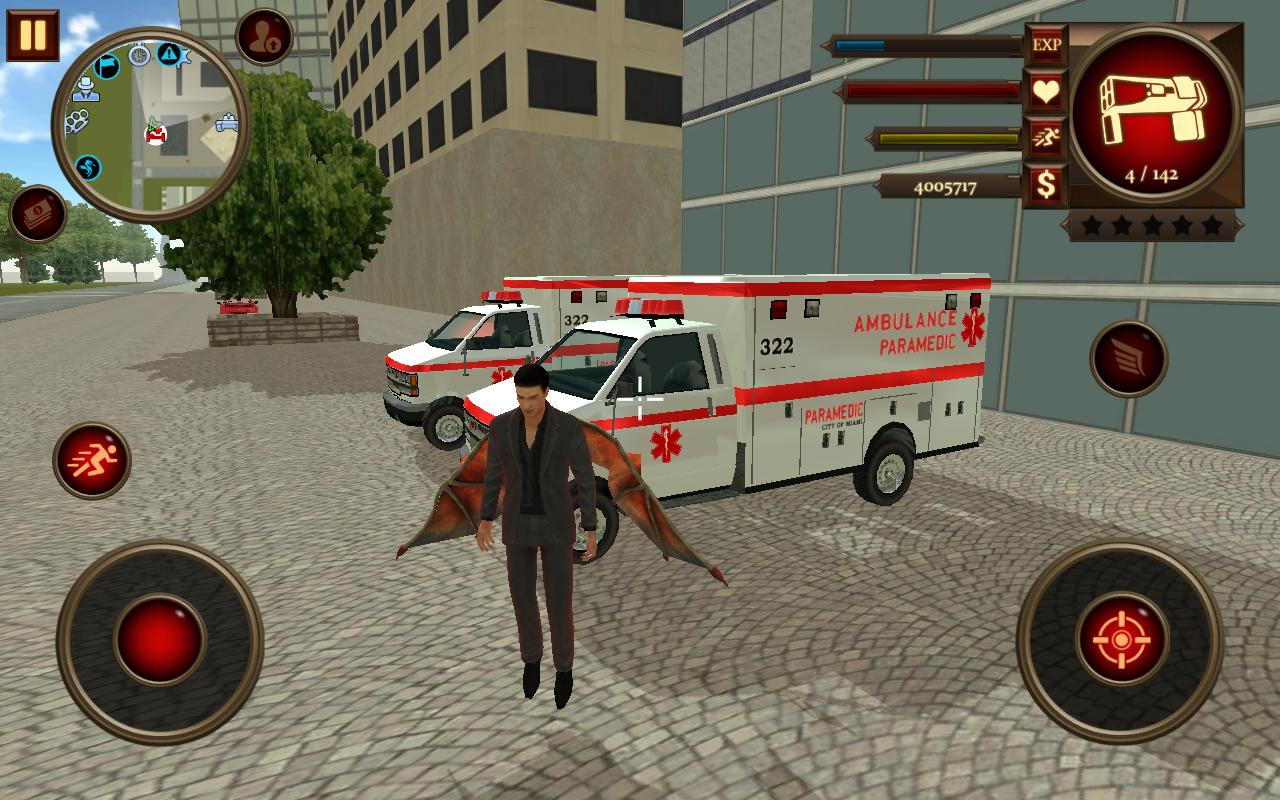The image size is (1280, 800).
Task: Tap the running man stamina icon
Action: coord(1047,138)
